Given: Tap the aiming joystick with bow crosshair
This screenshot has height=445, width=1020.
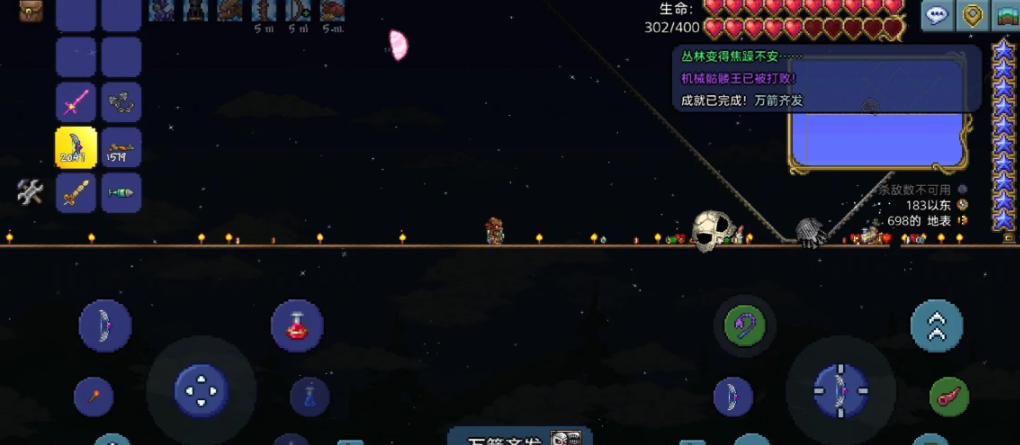Looking at the screenshot, I should point(840,389).
